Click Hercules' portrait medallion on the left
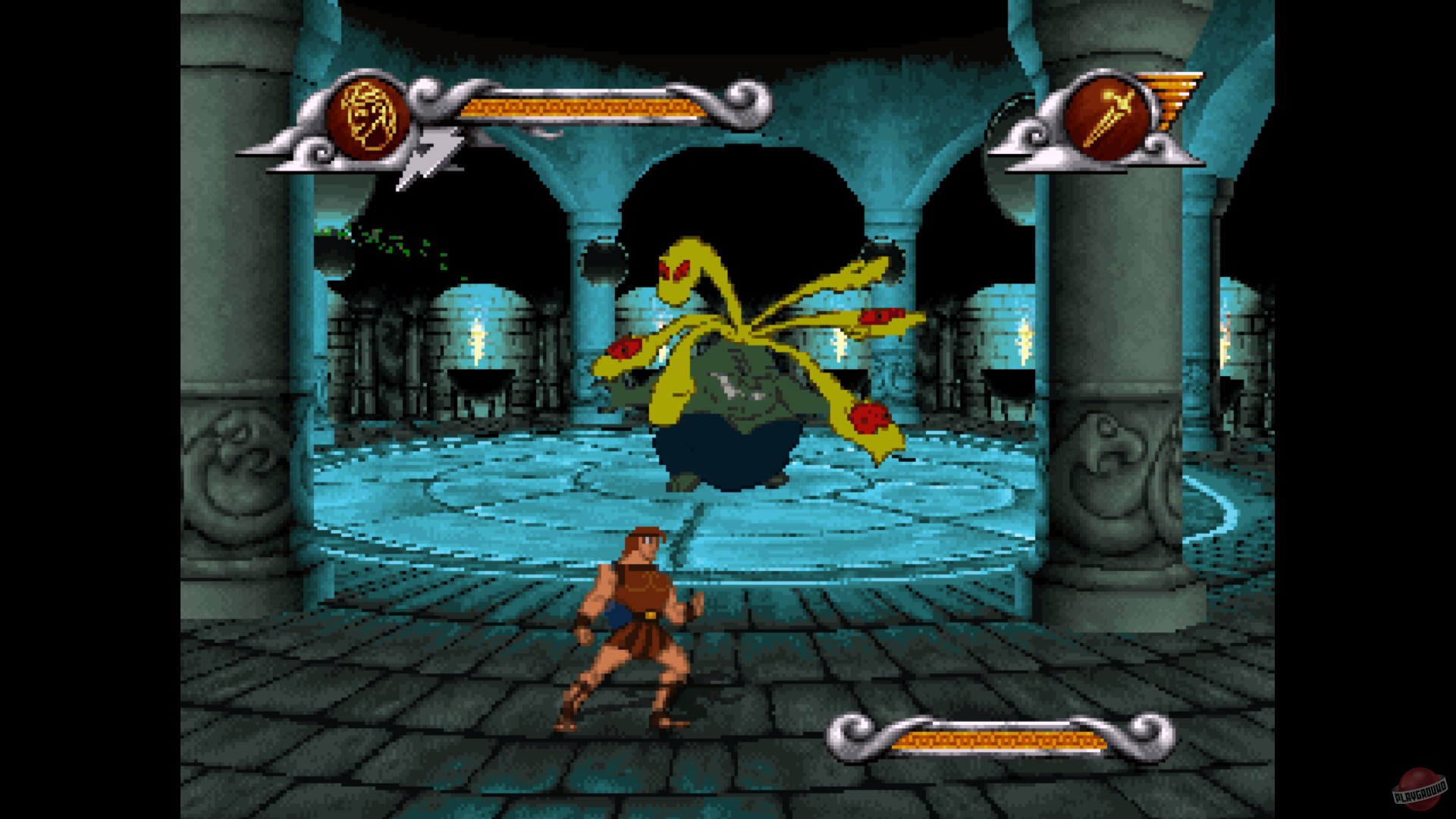The height and width of the screenshot is (819, 1456). (x=369, y=114)
